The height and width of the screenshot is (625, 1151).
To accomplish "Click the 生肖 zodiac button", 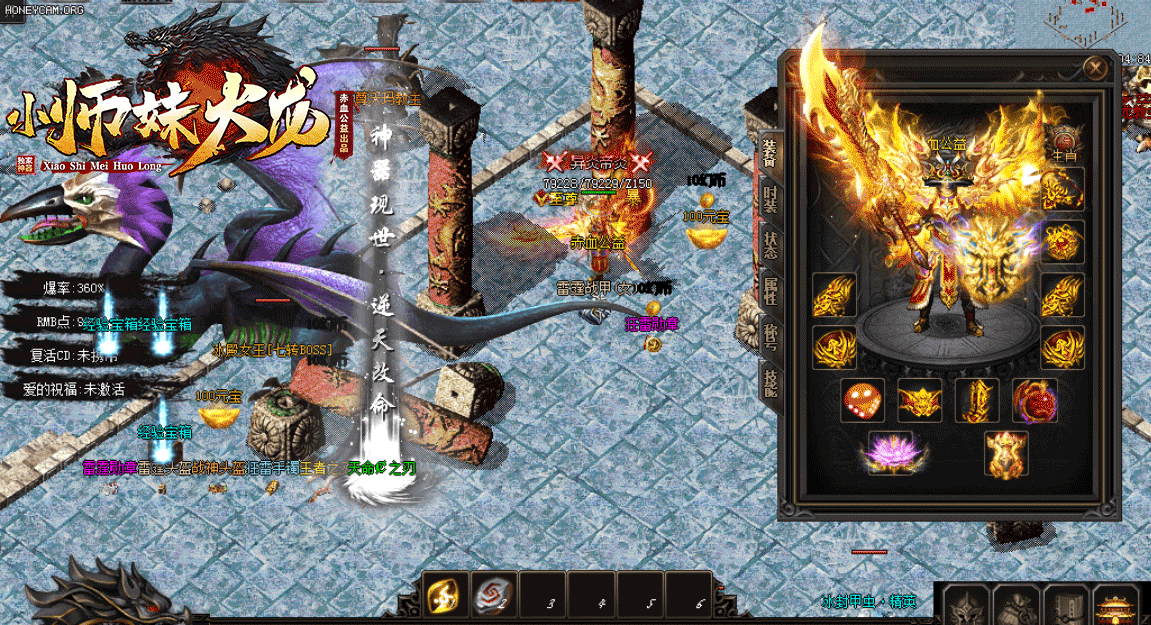I will tap(1063, 155).
